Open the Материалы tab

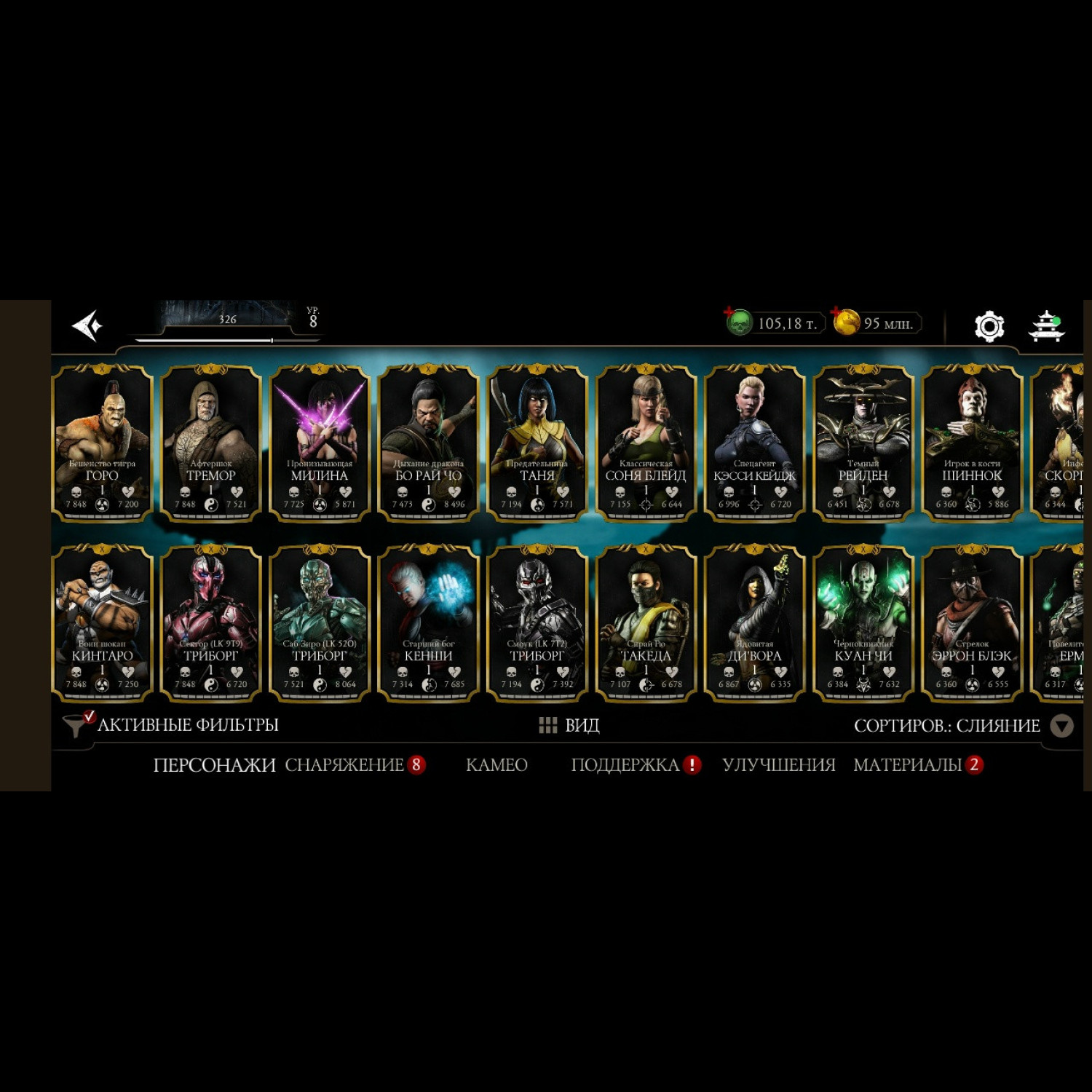click(908, 764)
